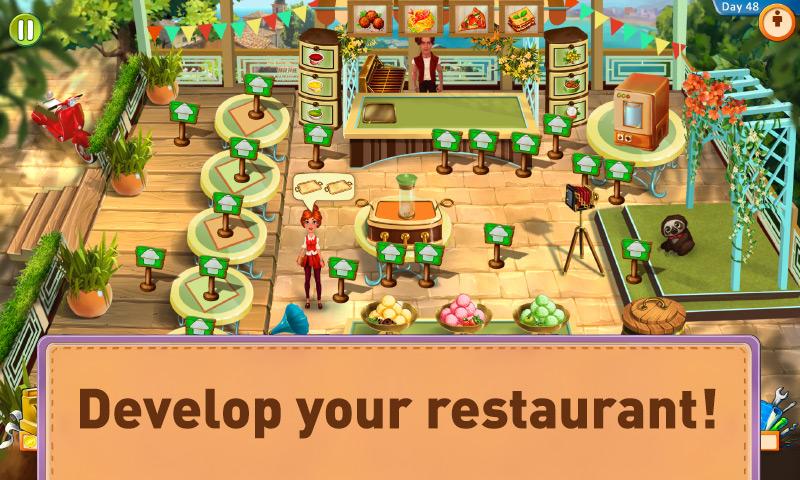The image size is (800, 480).
Task: Choose the pizza slice dish sign
Action: tap(468, 17)
